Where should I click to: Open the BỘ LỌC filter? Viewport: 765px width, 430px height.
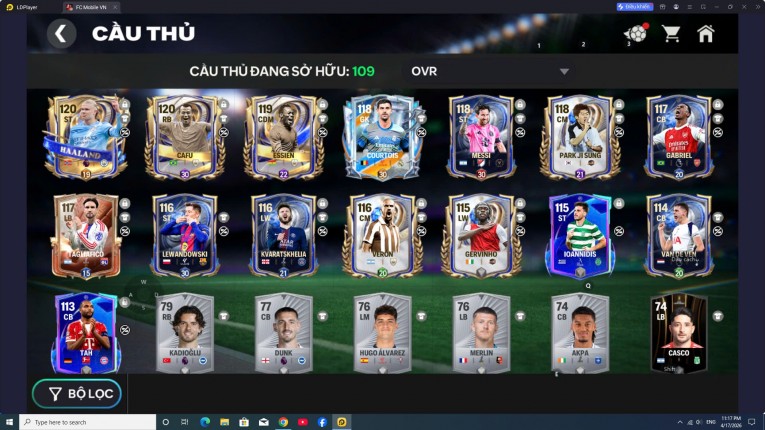click(x=77, y=394)
